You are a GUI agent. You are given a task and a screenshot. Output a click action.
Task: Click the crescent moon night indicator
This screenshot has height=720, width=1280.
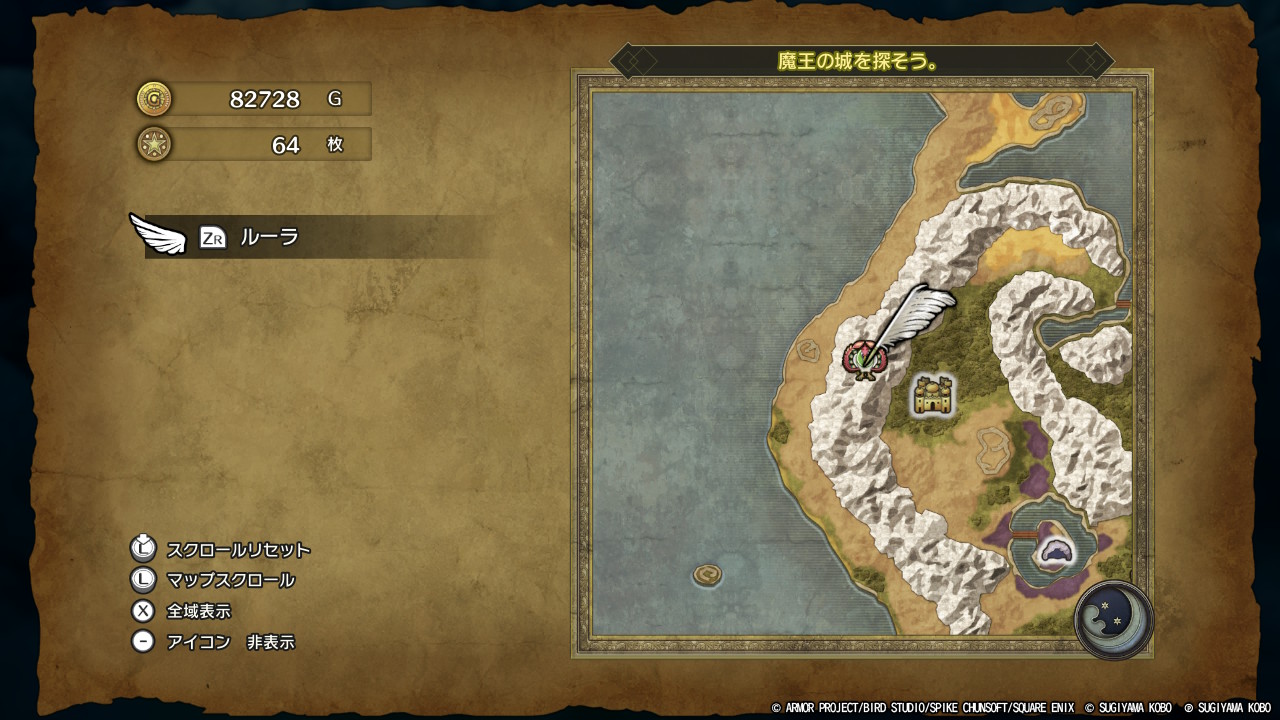pyautogui.click(x=1113, y=619)
